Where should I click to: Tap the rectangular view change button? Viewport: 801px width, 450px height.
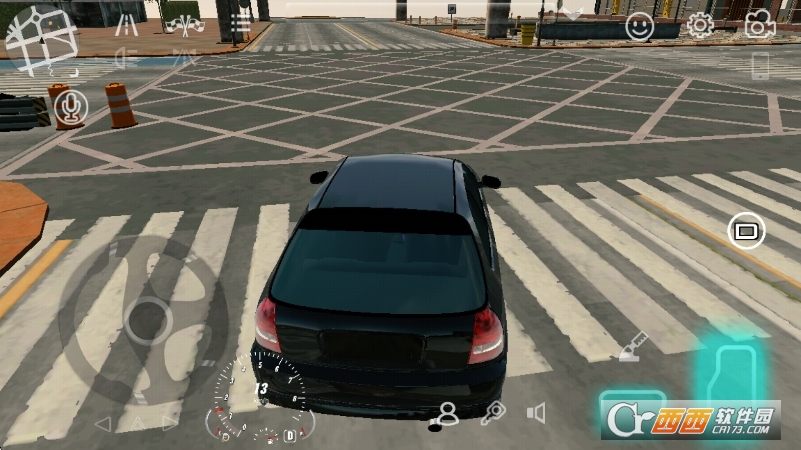(x=745, y=232)
